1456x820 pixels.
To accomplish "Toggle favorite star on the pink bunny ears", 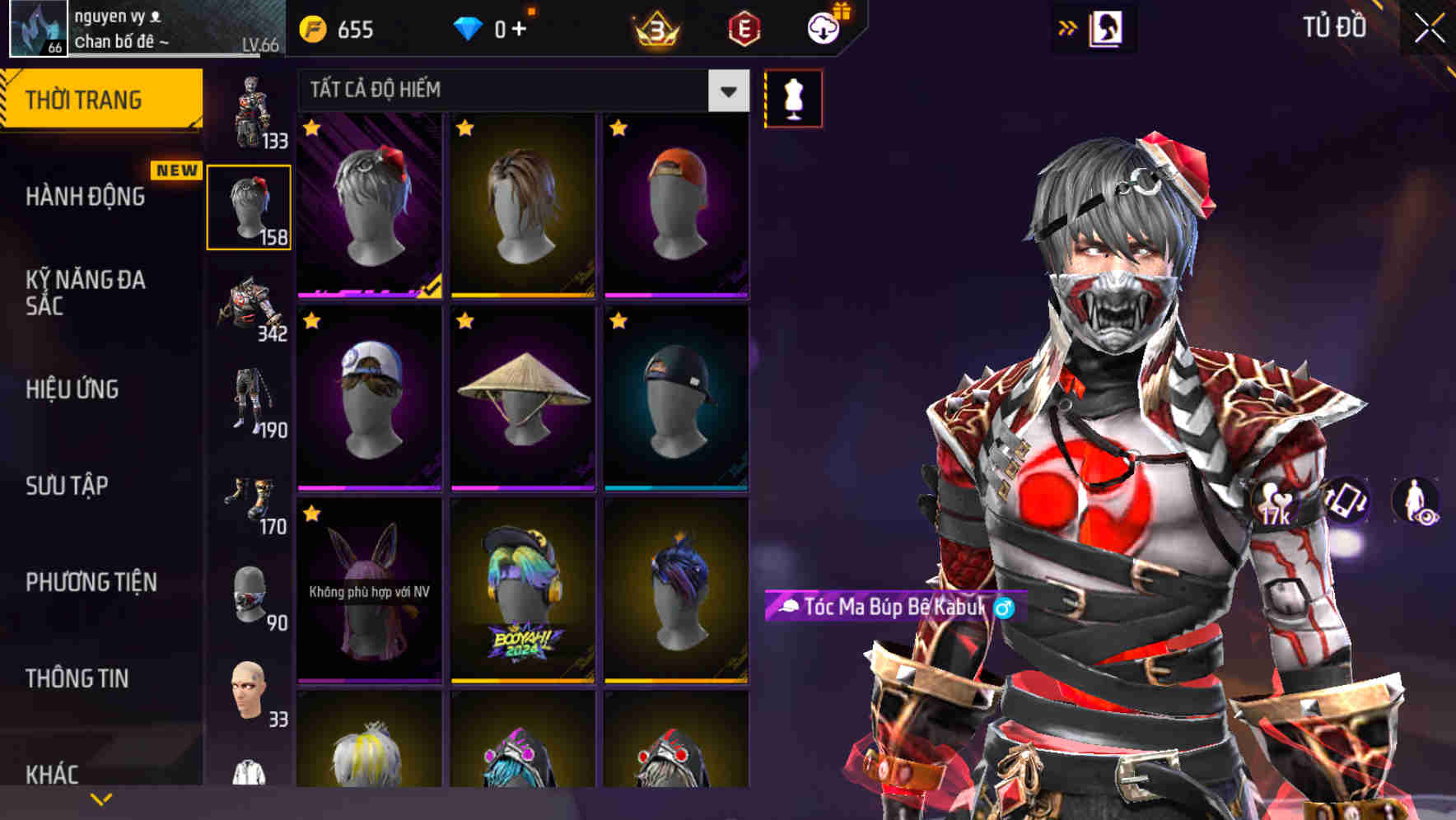I will [x=313, y=515].
